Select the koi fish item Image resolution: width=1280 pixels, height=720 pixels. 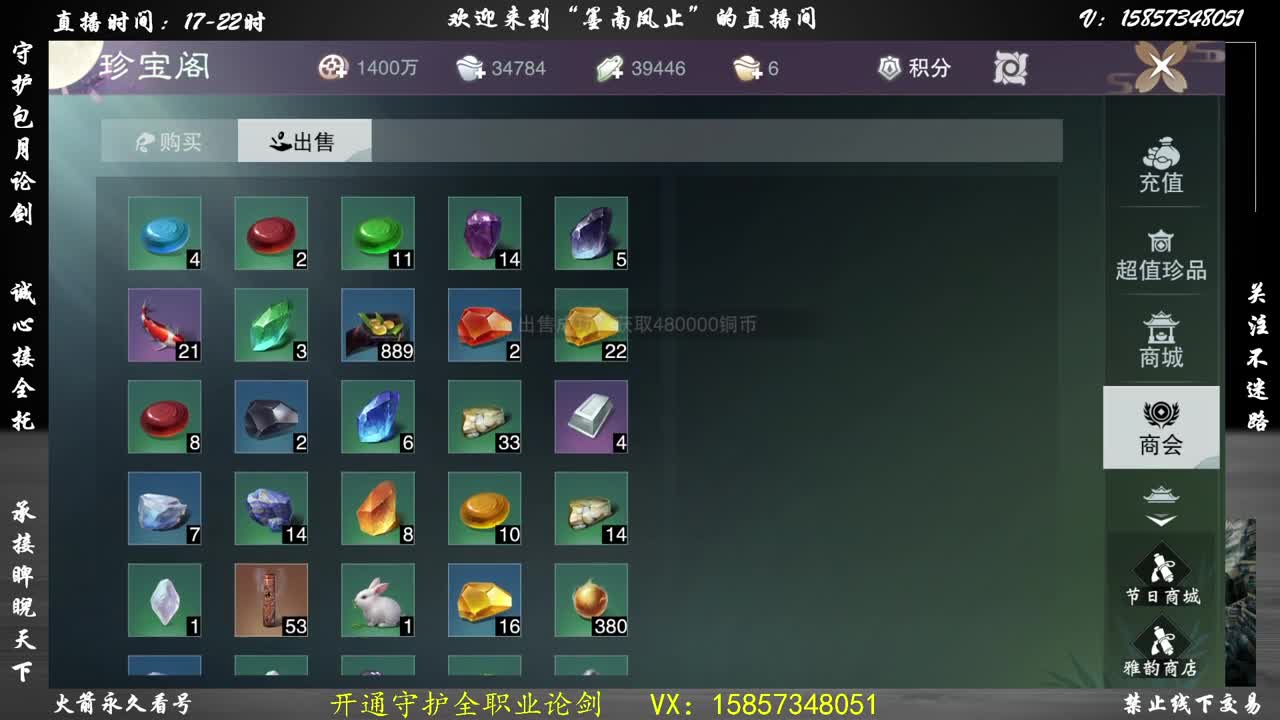click(x=164, y=326)
